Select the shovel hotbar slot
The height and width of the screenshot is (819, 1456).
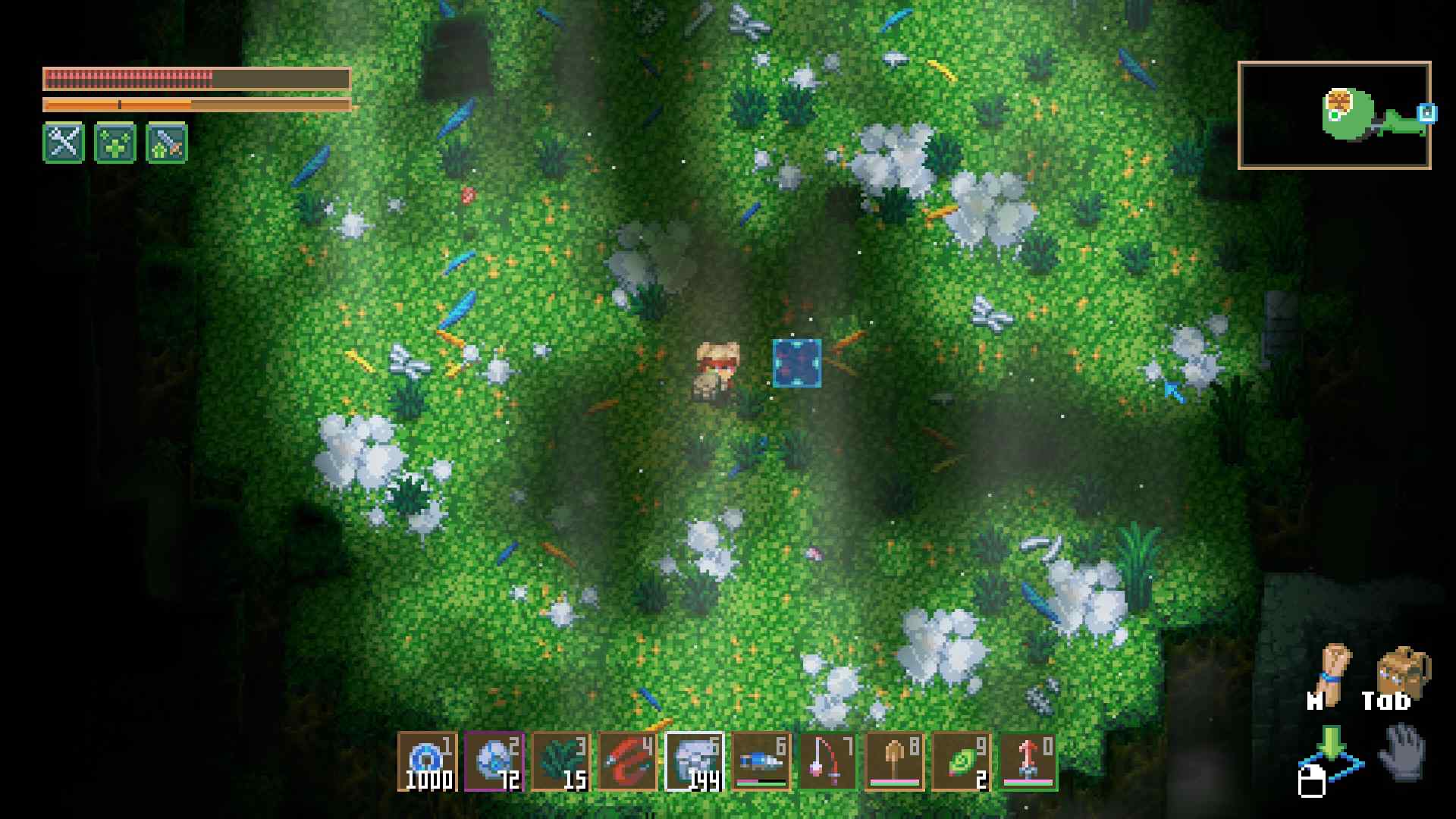(x=895, y=761)
